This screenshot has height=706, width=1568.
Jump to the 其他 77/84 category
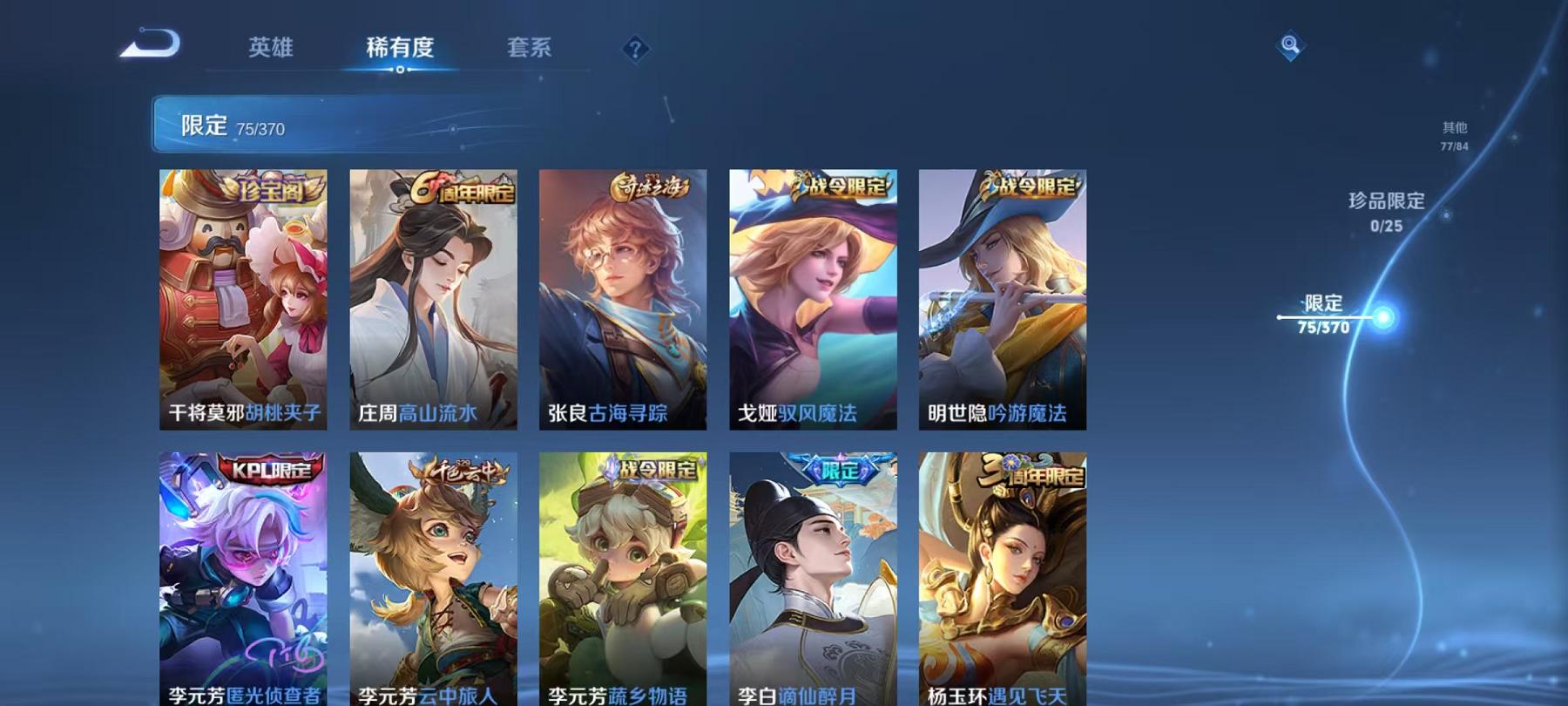1453,135
